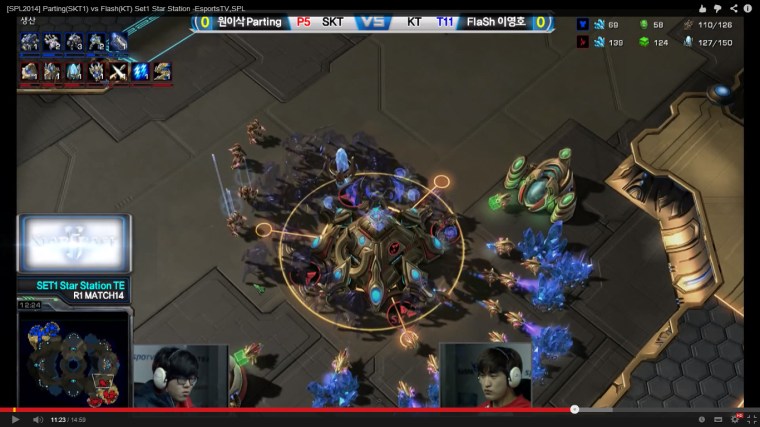Click the minimap in the bottom-left corner
This screenshot has width=760, height=427.
72,363
